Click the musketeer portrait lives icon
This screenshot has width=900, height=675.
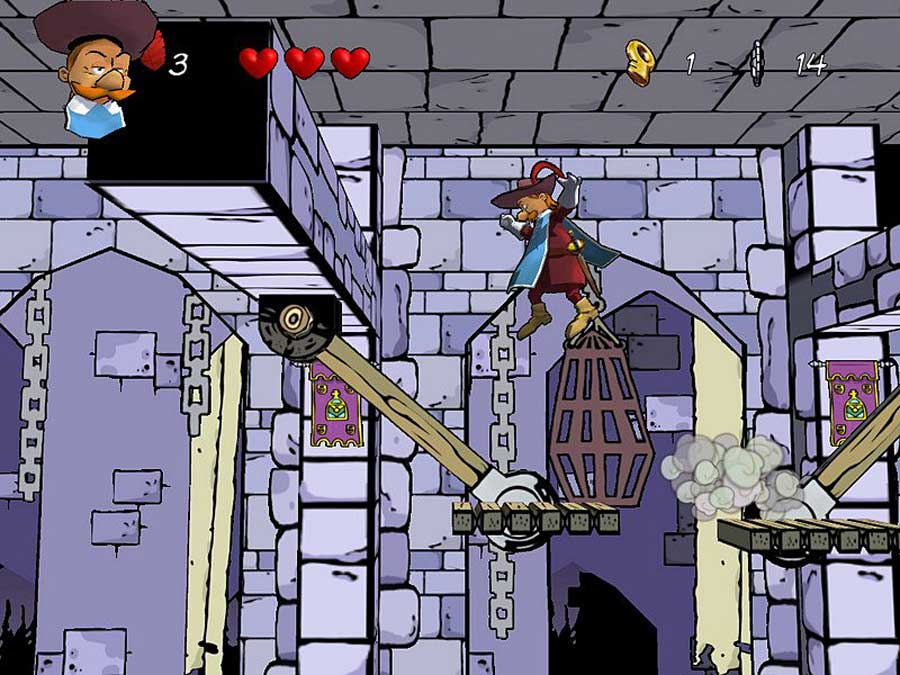coord(95,66)
